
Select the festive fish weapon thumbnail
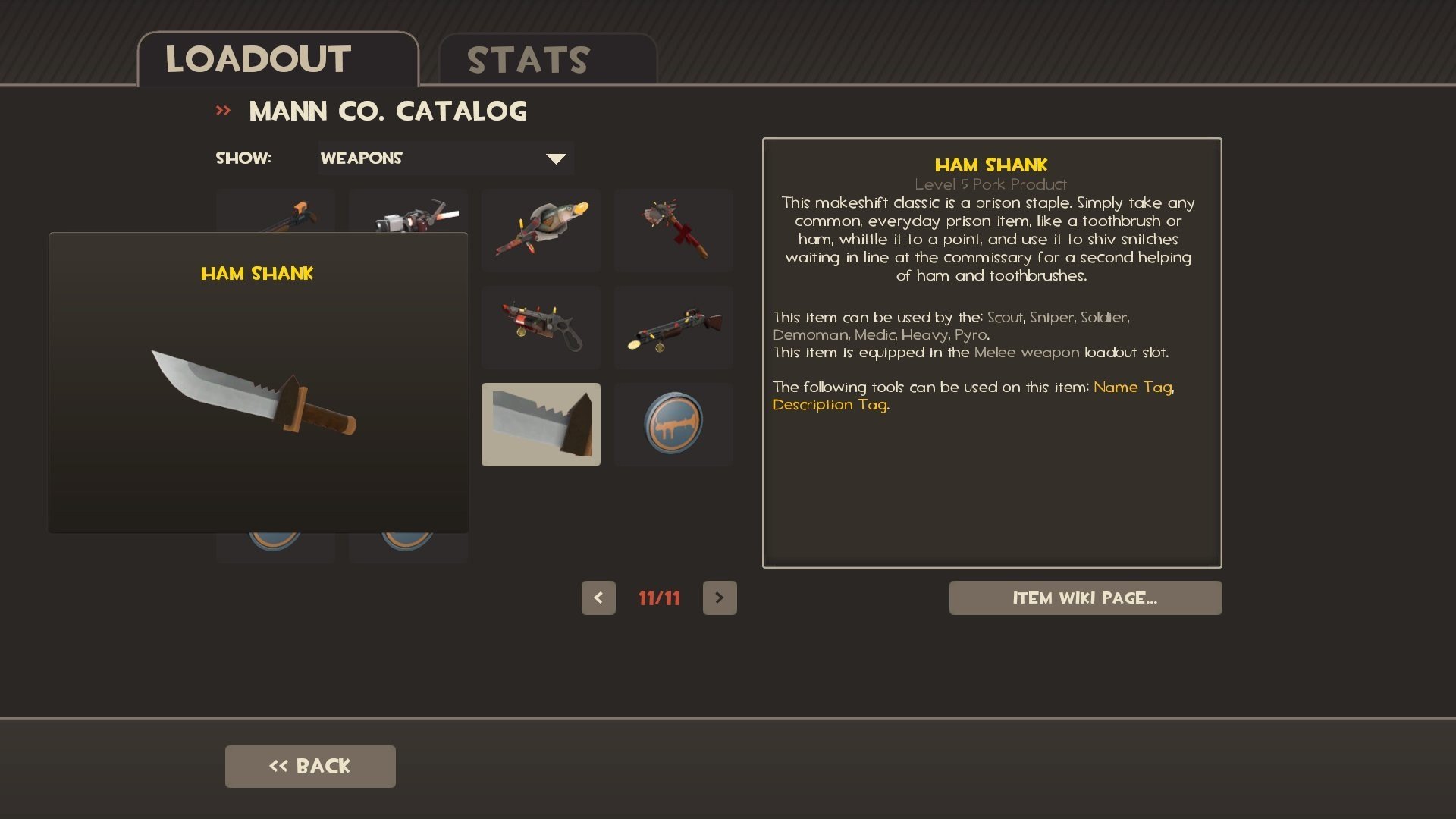pos(541,230)
